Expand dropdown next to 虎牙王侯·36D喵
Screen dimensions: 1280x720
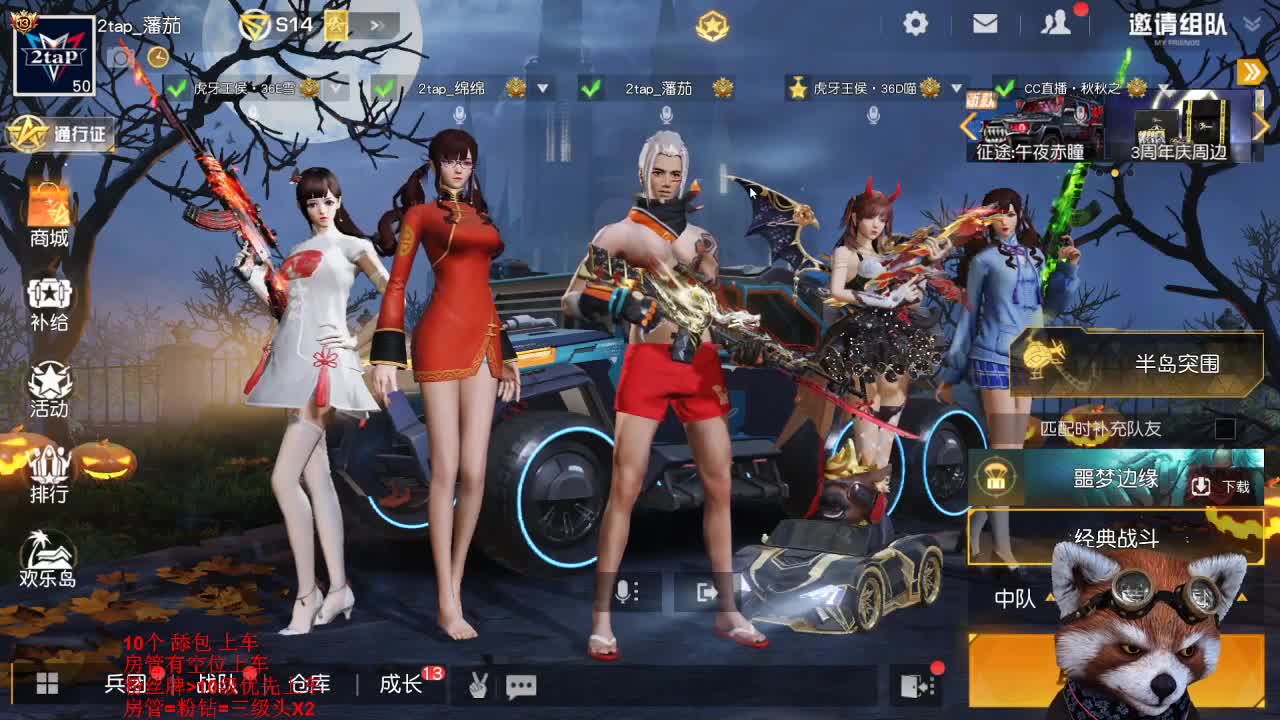pos(958,88)
